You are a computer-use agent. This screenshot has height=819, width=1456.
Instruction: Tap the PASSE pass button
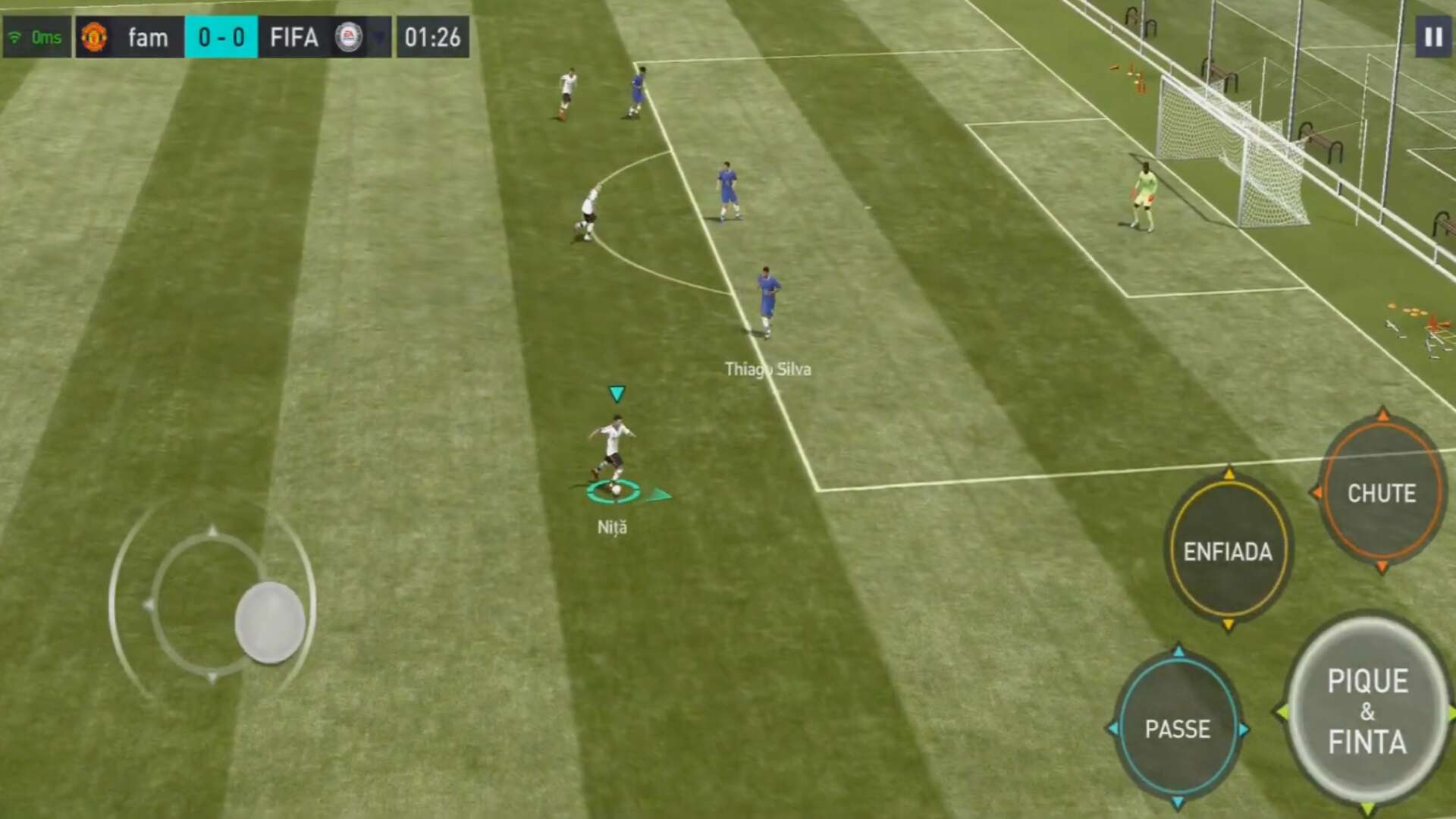[x=1178, y=729]
